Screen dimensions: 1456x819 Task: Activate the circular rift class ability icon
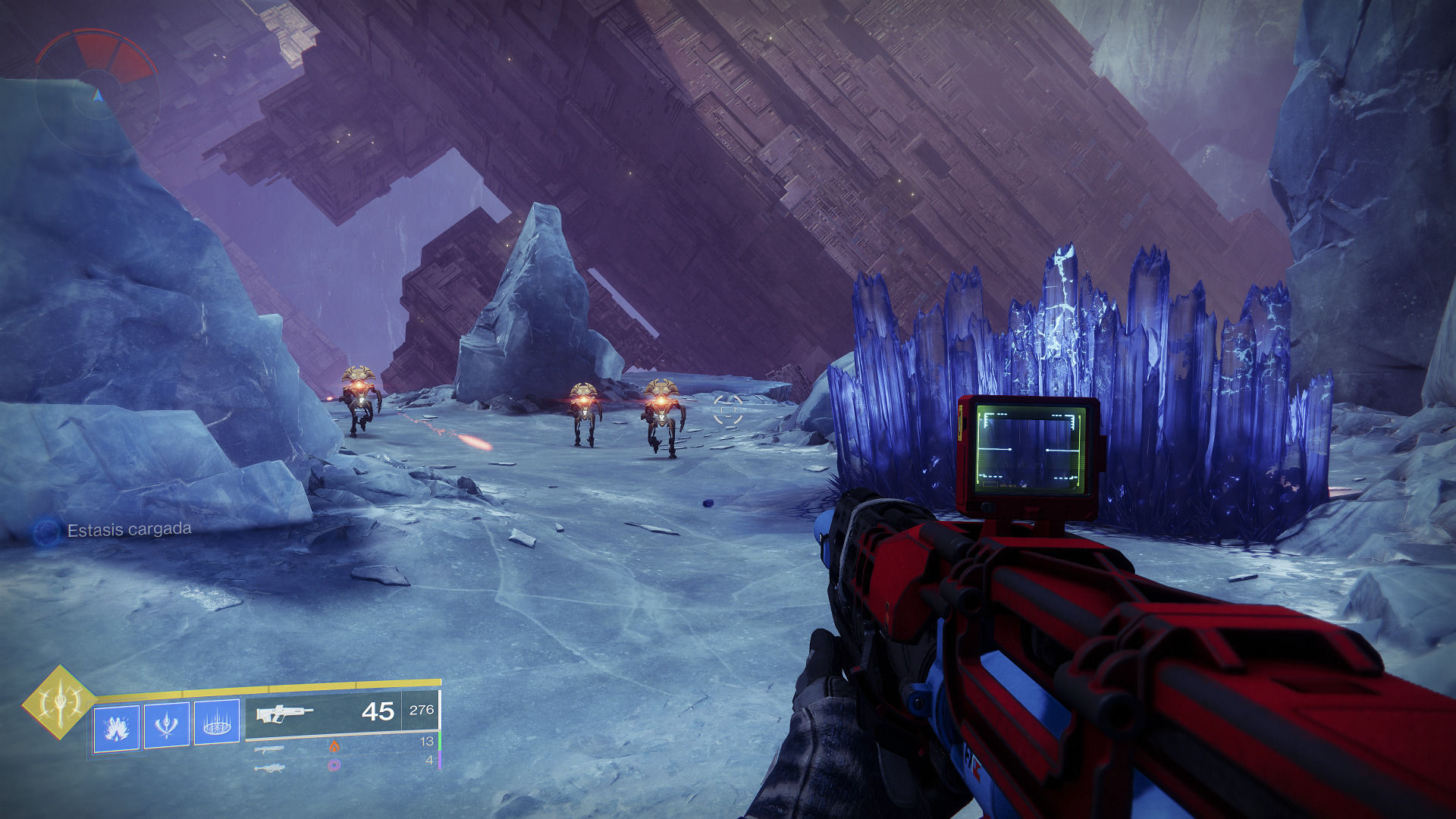(x=217, y=722)
